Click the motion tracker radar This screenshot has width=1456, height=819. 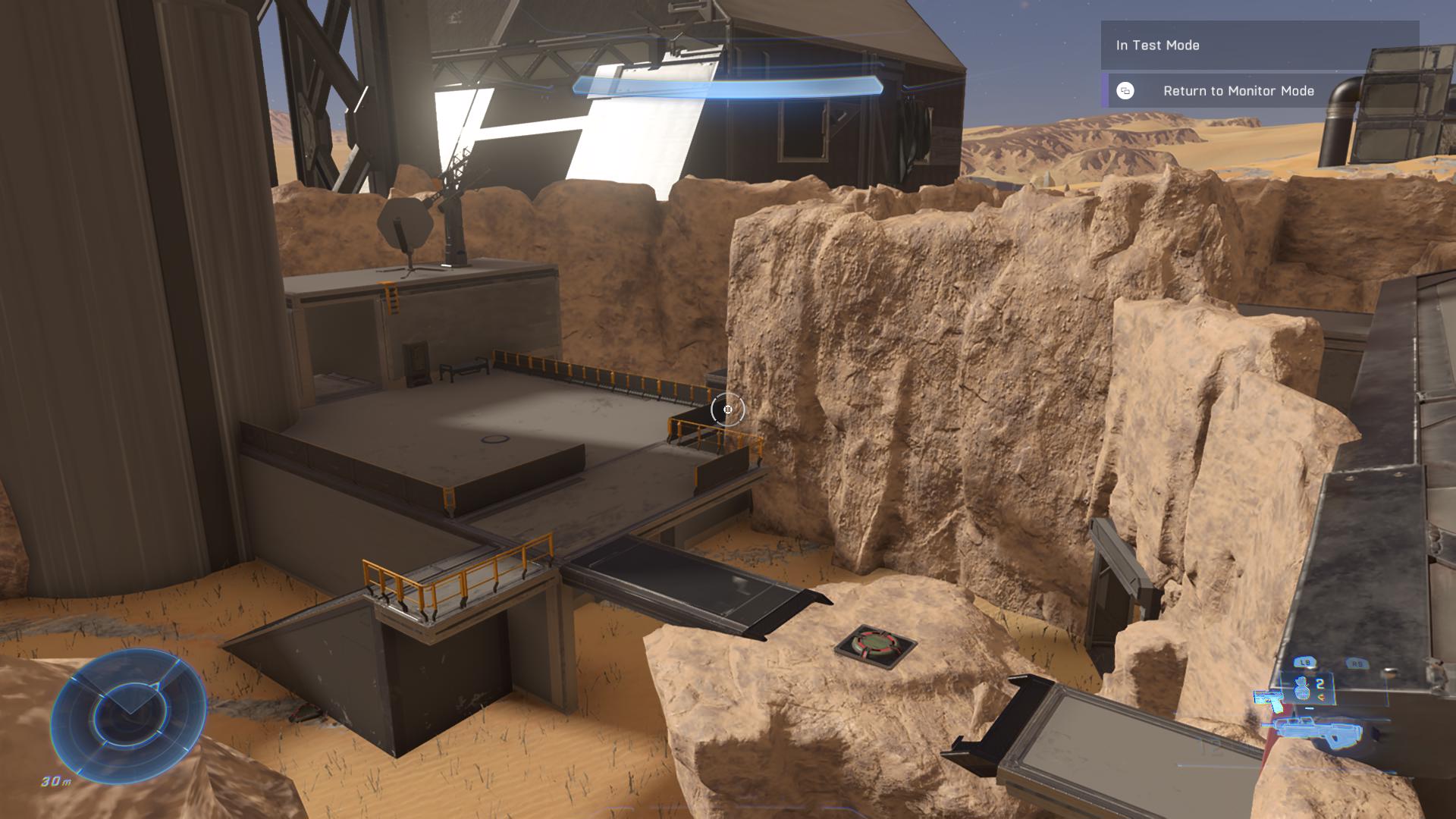(128, 706)
